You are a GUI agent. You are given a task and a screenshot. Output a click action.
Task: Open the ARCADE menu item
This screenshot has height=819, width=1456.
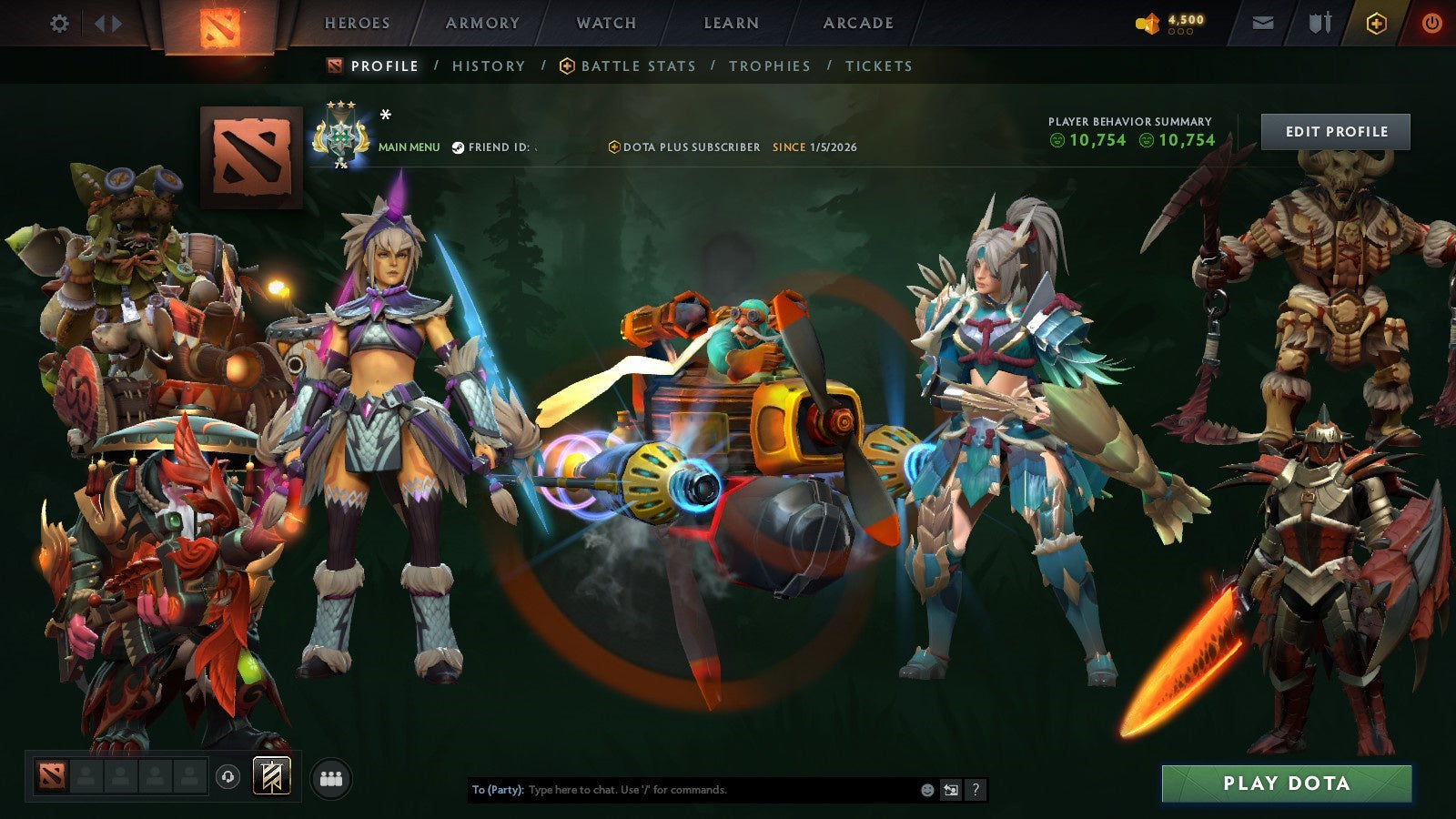[857, 24]
